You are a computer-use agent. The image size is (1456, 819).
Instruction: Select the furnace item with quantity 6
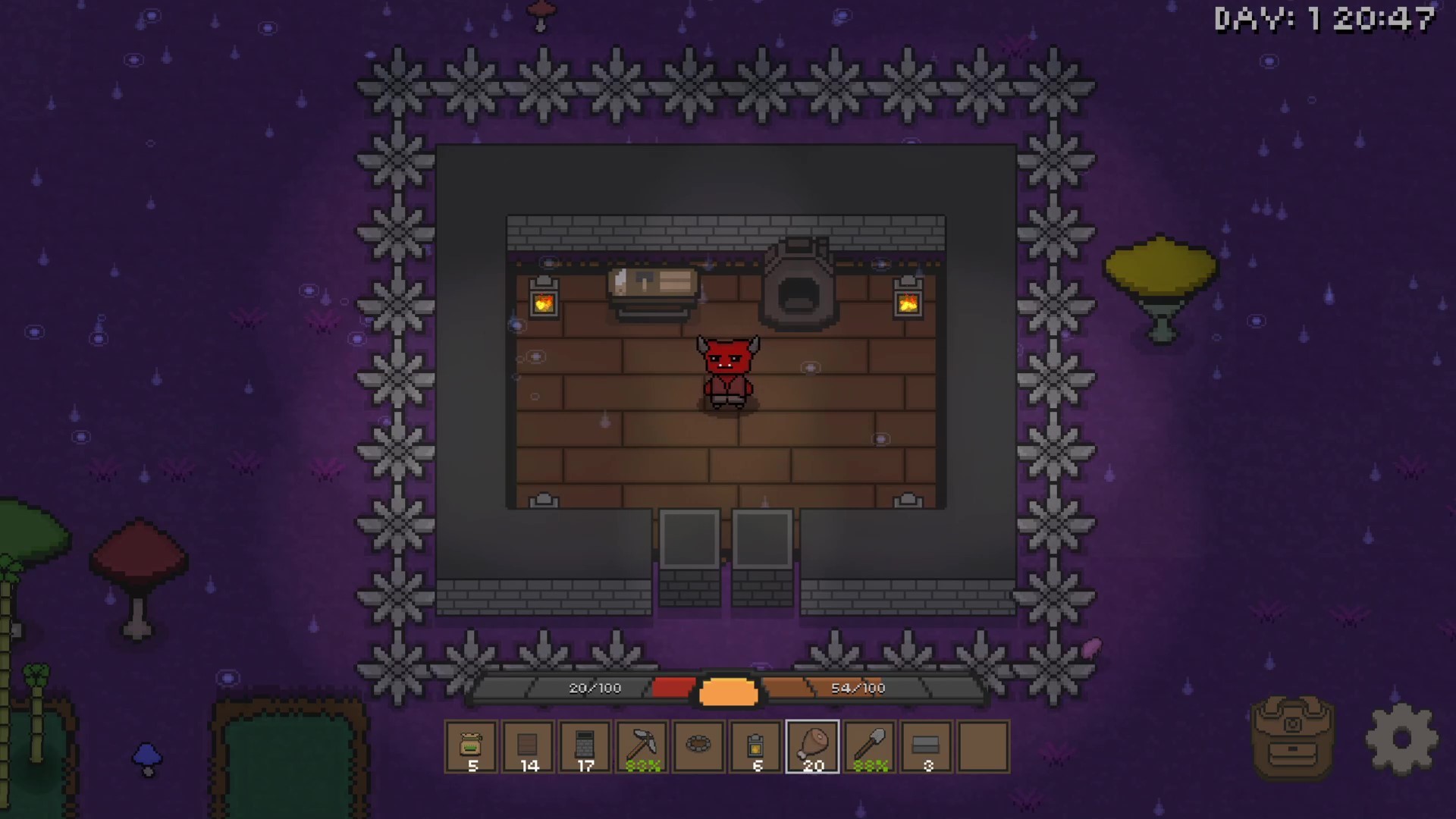click(755, 747)
